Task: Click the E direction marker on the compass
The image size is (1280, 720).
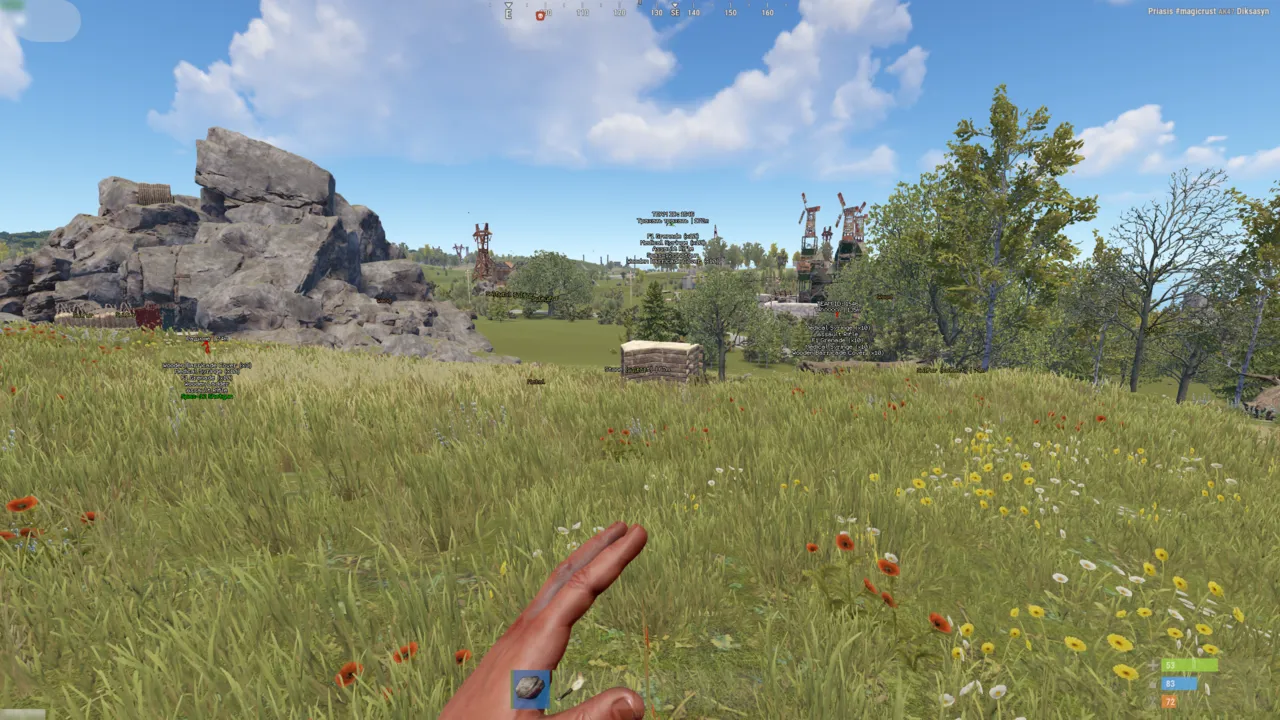Action: tap(508, 13)
